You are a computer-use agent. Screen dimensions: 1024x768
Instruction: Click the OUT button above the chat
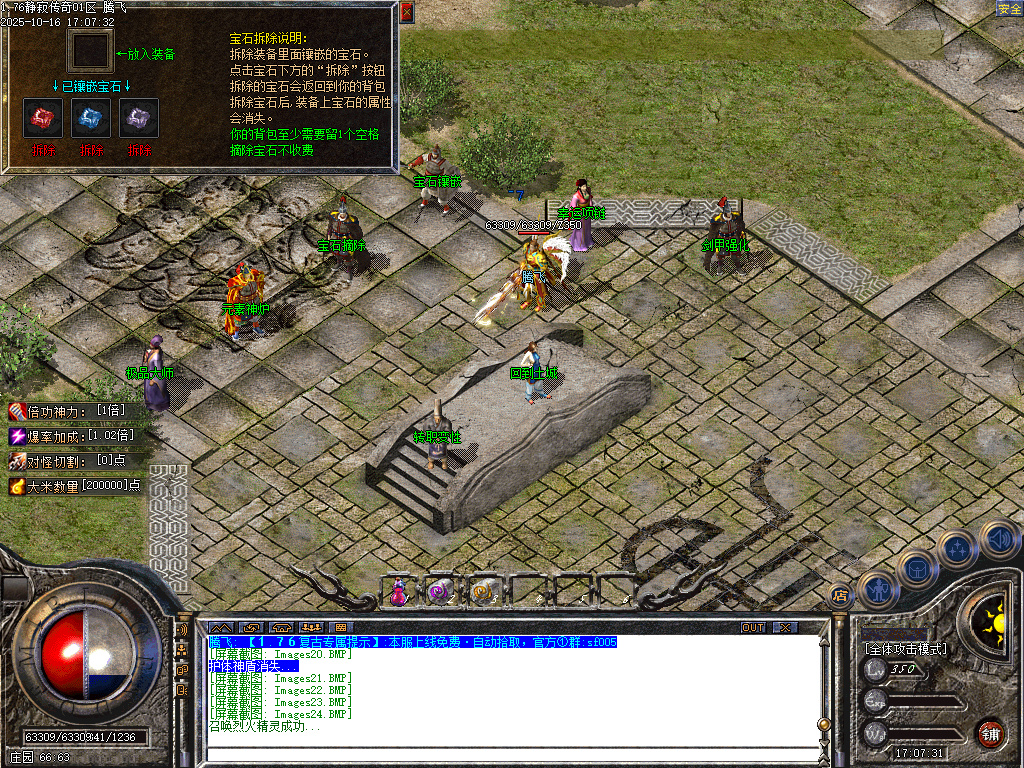pyautogui.click(x=753, y=627)
